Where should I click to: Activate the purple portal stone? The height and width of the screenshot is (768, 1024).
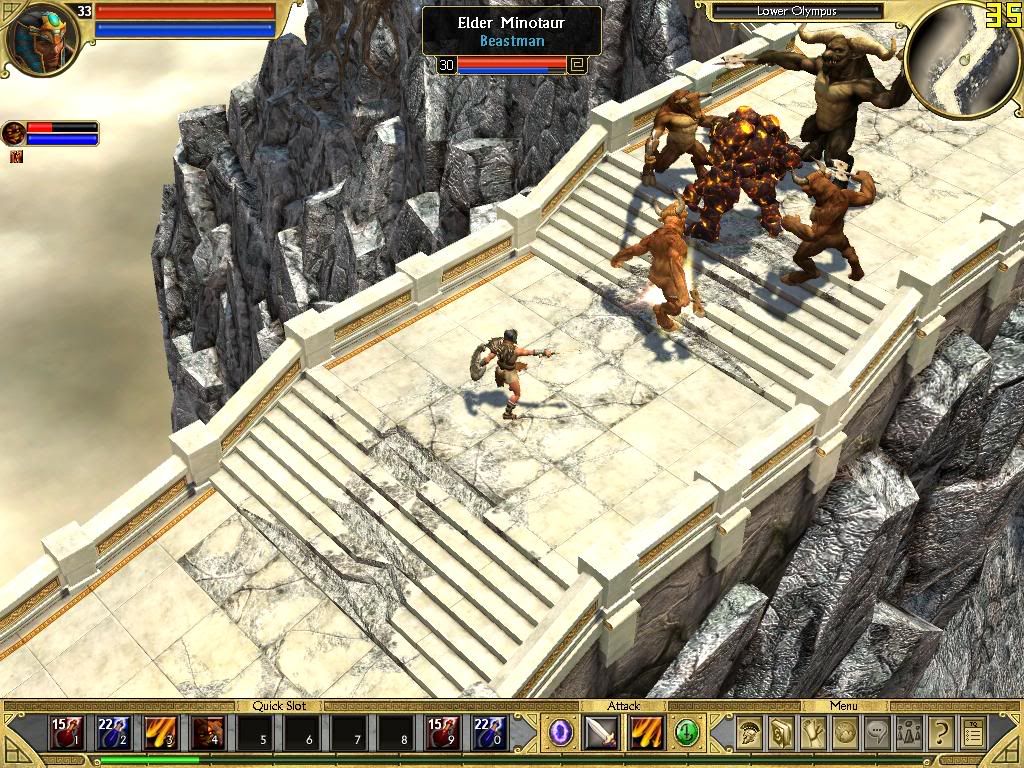tap(562, 734)
